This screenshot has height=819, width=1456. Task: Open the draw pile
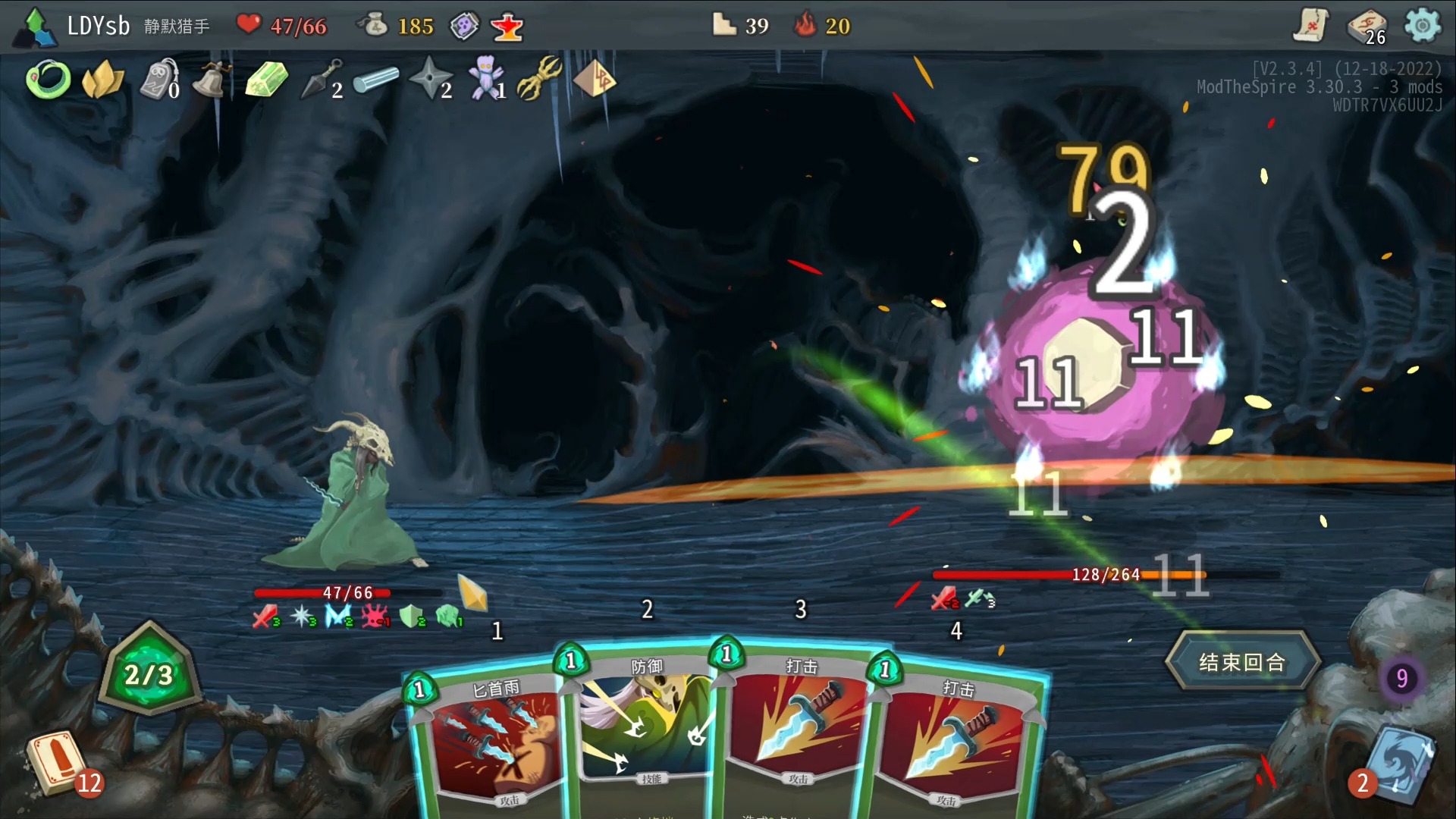[x=57, y=762]
